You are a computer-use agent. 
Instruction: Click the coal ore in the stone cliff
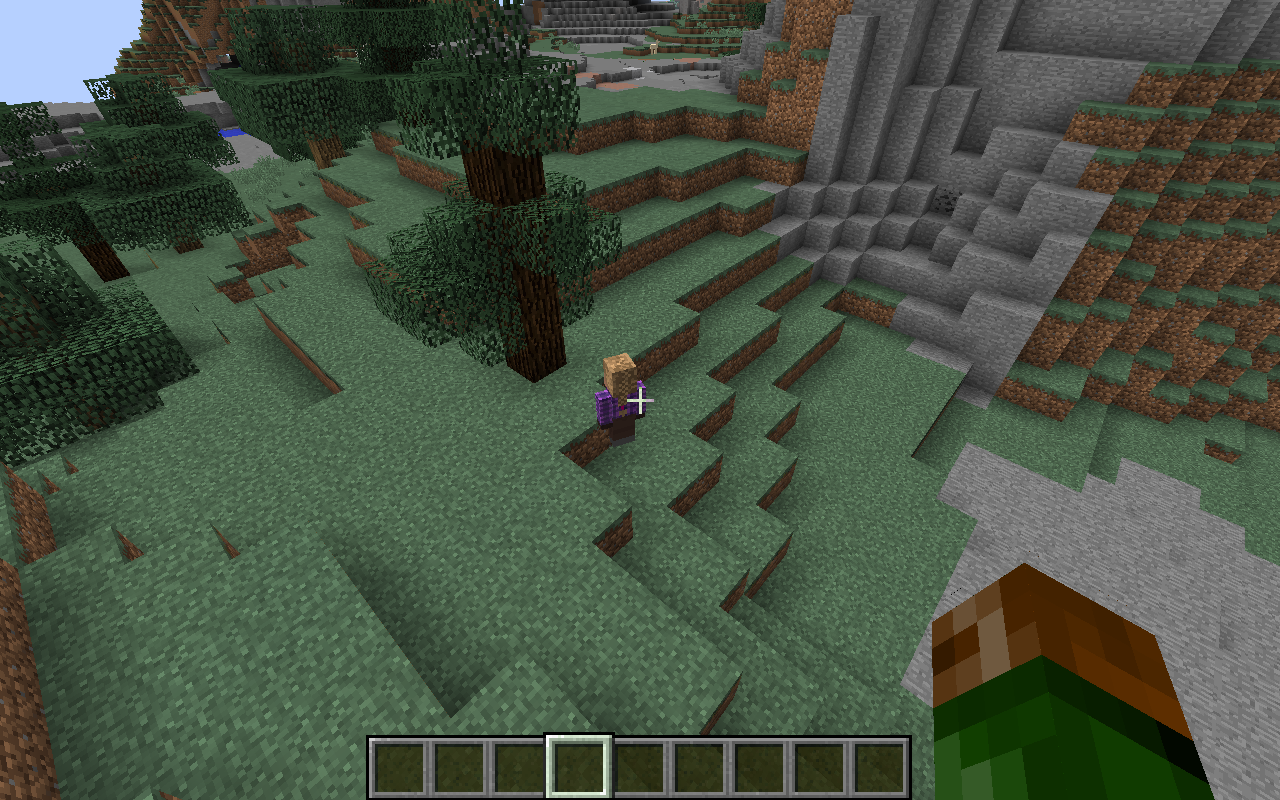pos(945,200)
